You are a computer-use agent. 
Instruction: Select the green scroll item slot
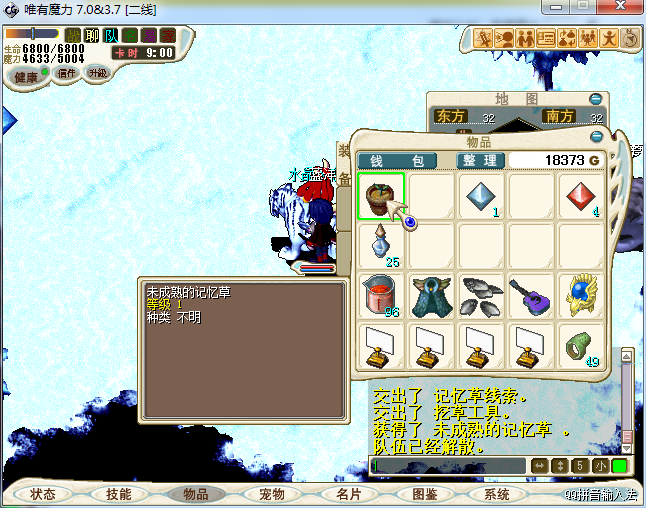click(x=581, y=345)
